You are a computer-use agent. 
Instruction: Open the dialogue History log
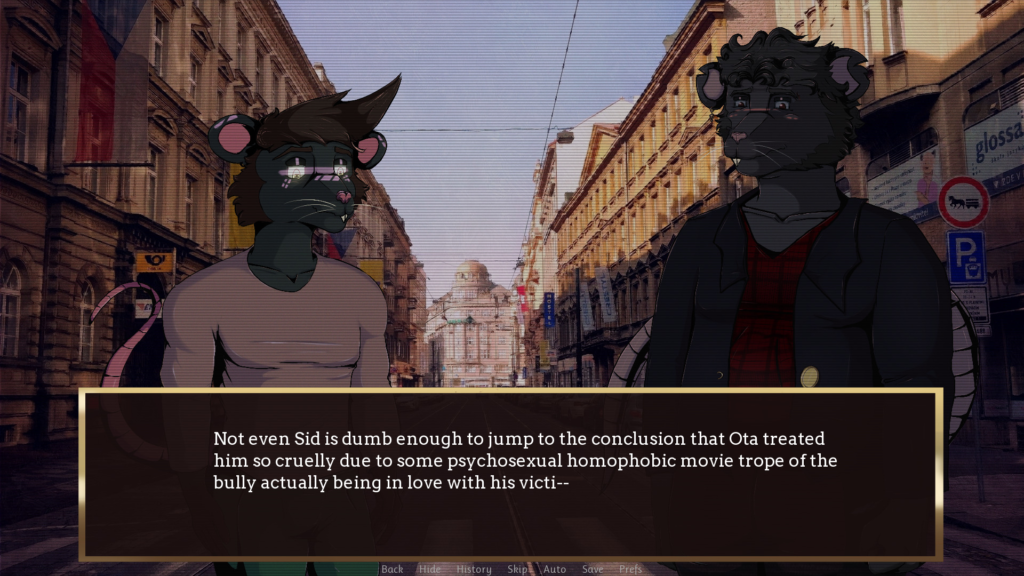coord(474,569)
